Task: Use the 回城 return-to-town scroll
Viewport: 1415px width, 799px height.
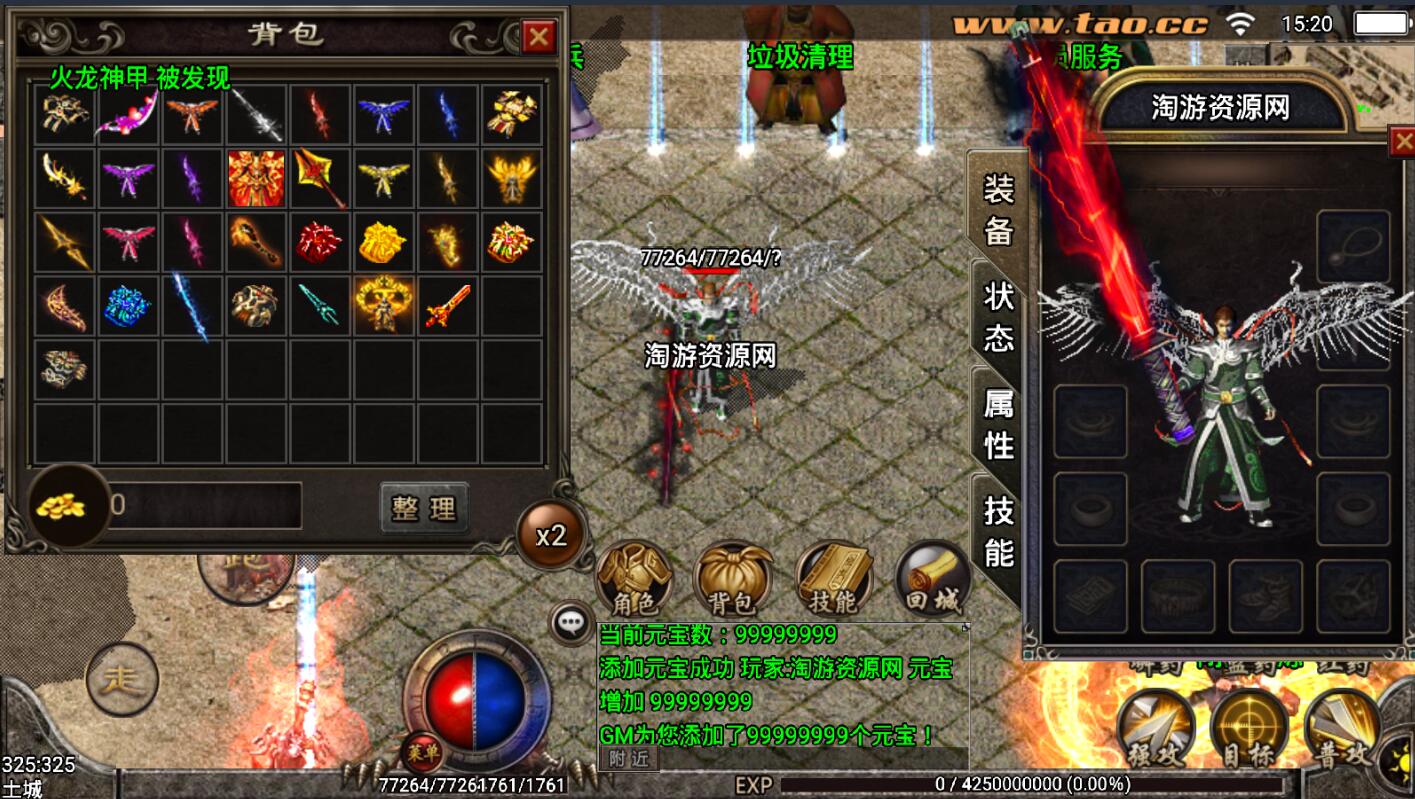Action: [x=932, y=580]
